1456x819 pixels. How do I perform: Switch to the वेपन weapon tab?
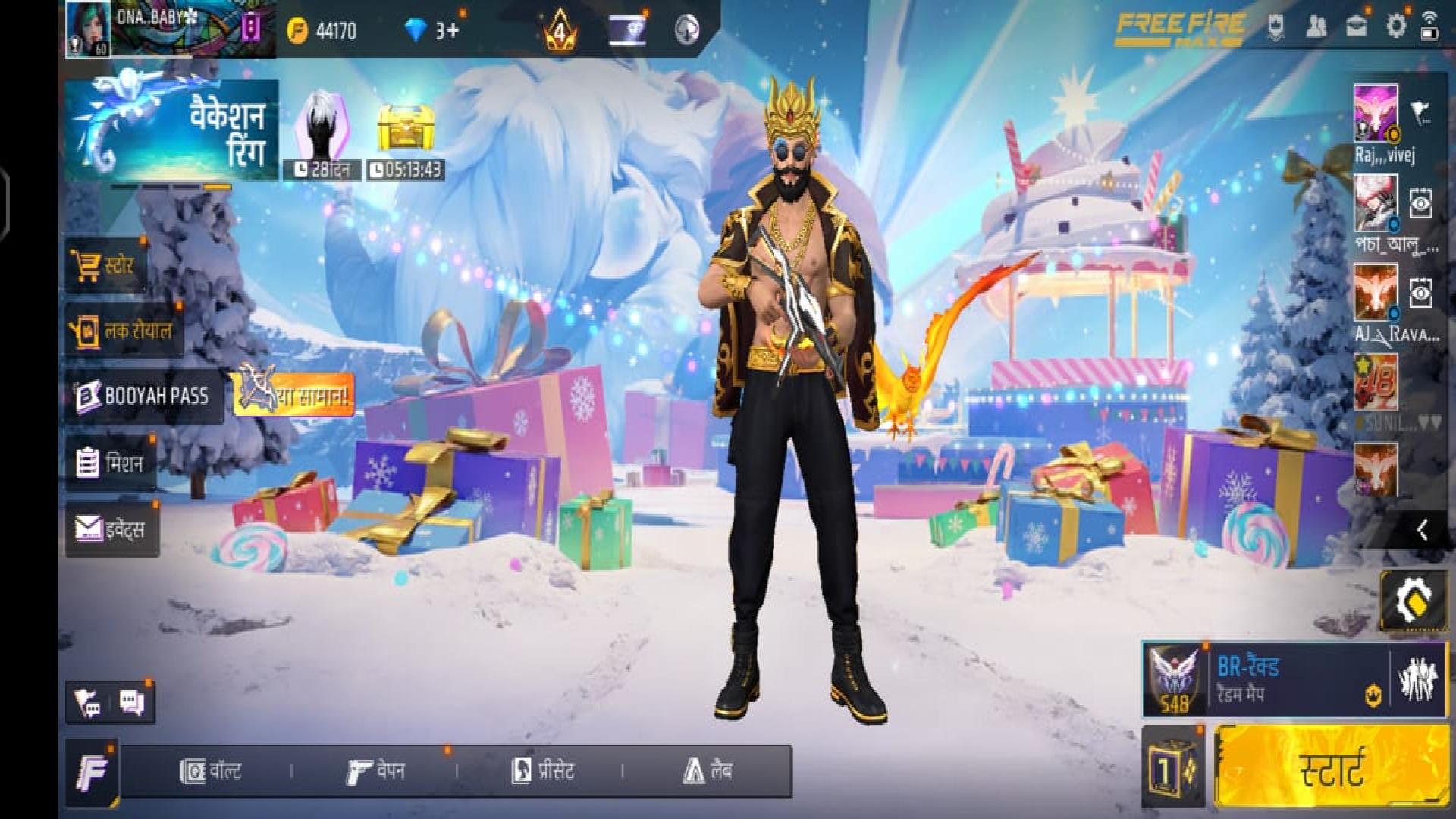coord(376,771)
